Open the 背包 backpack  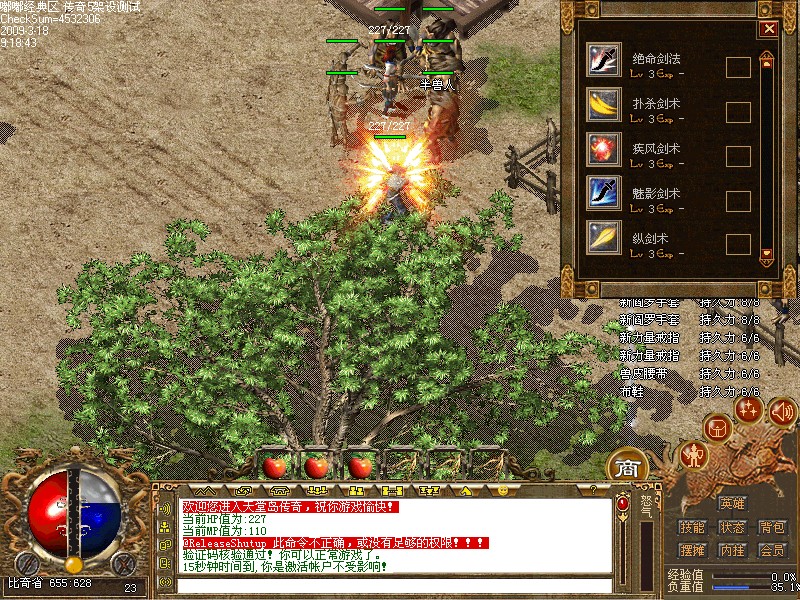click(x=771, y=527)
